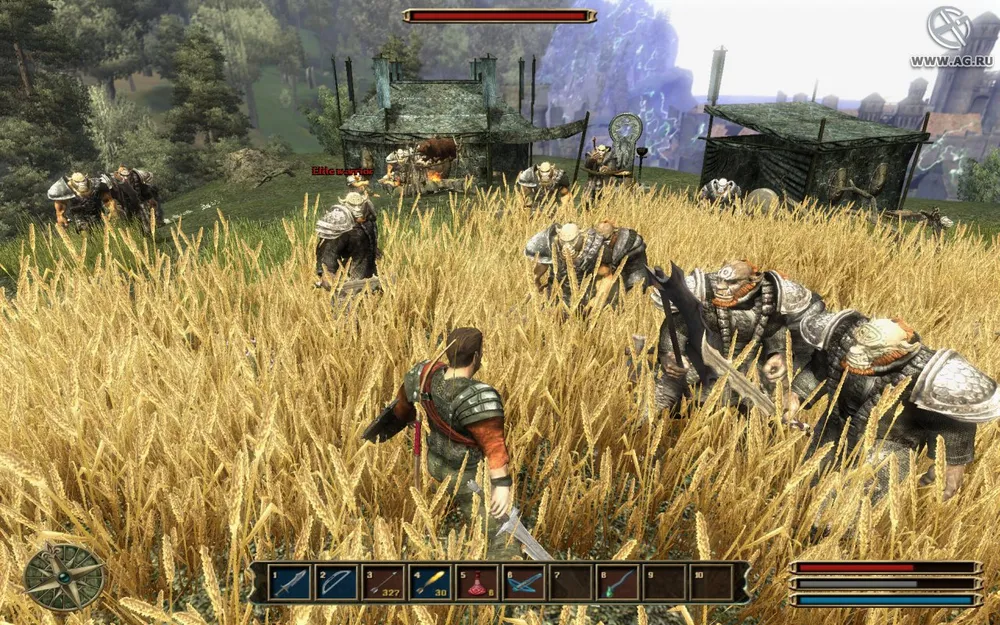
Task: Click the compass rose
Action: pos(64,577)
